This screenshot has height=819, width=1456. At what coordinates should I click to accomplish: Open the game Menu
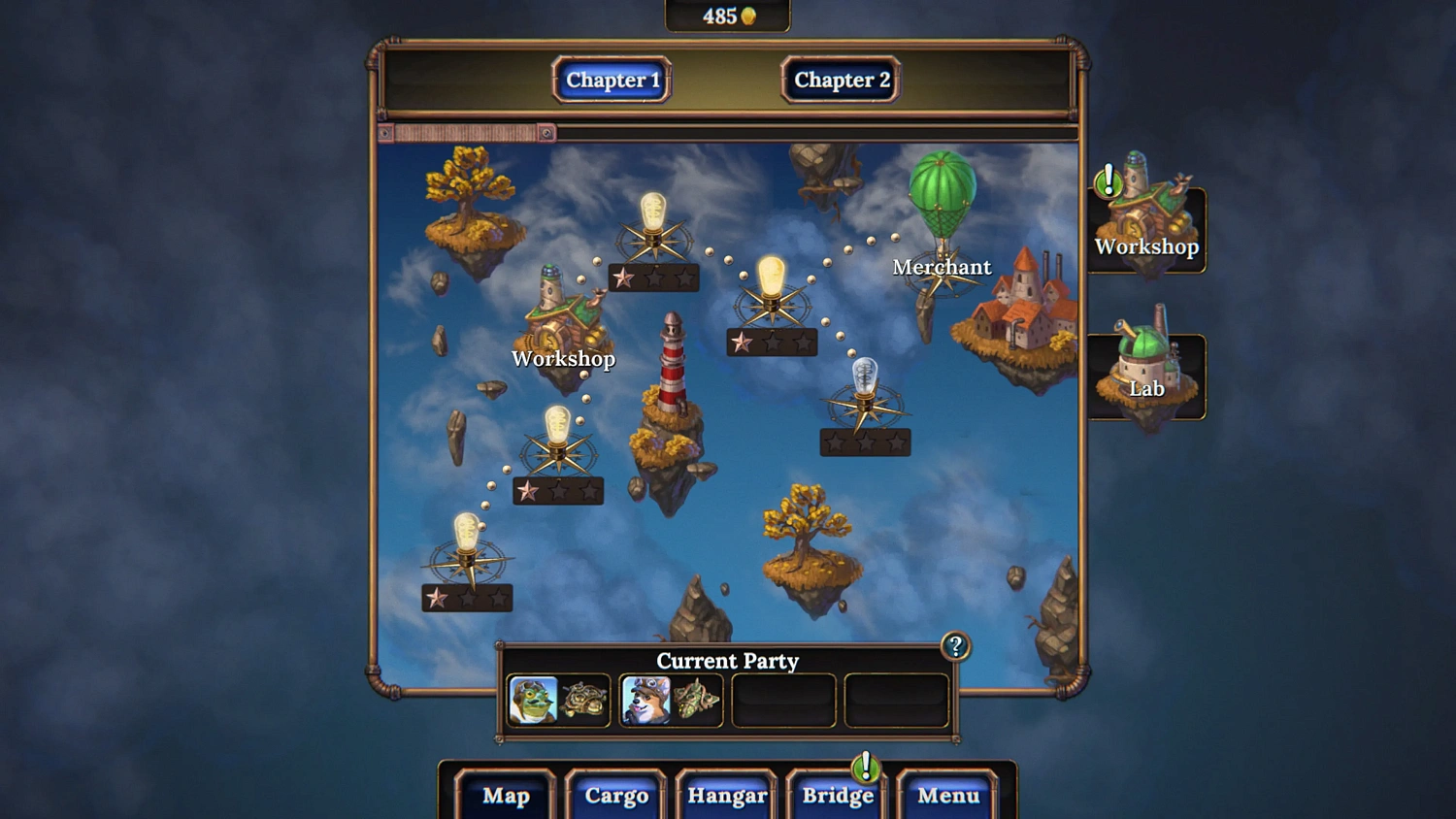[947, 796]
